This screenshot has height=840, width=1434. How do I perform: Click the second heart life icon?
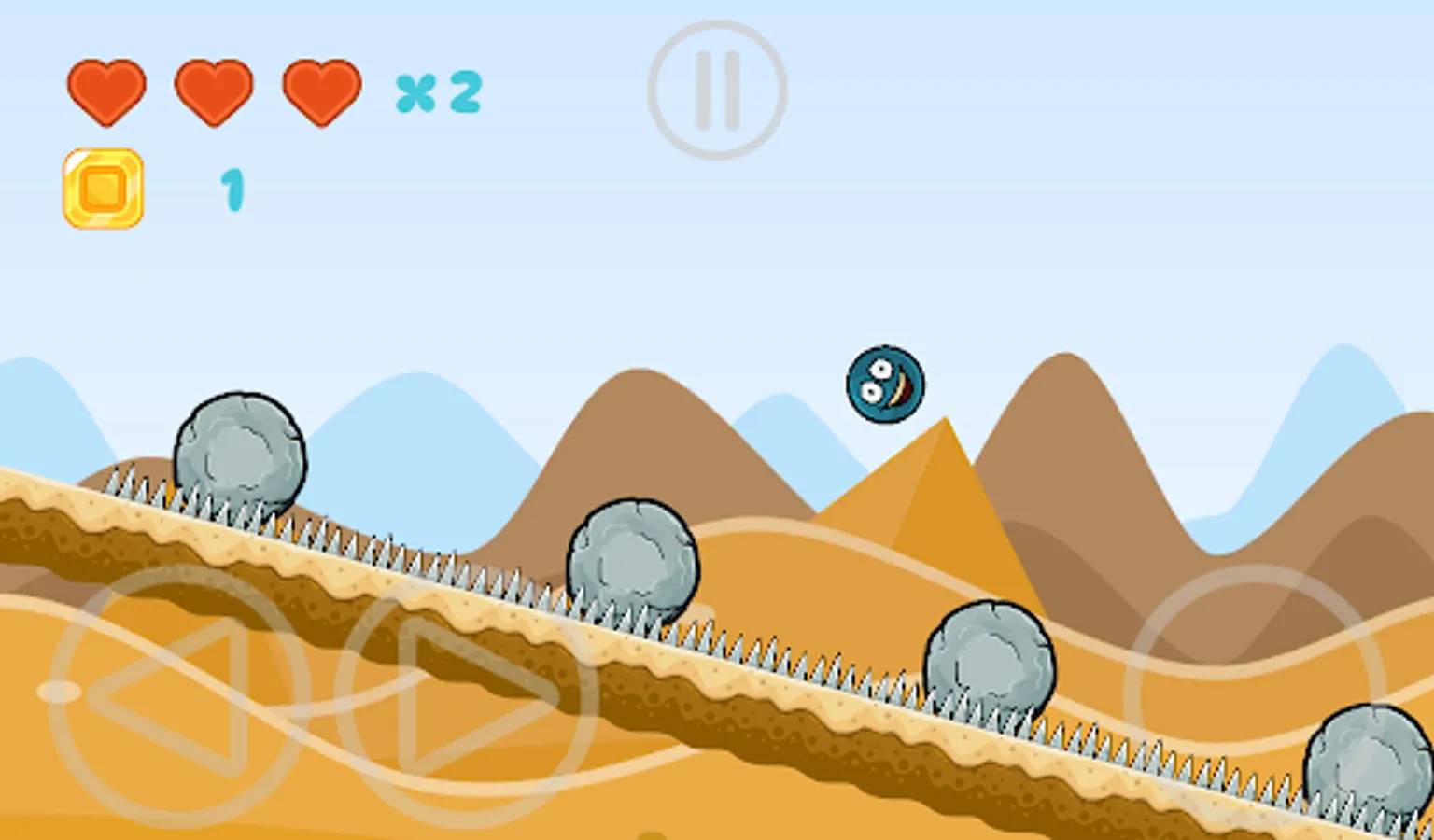pos(213,92)
